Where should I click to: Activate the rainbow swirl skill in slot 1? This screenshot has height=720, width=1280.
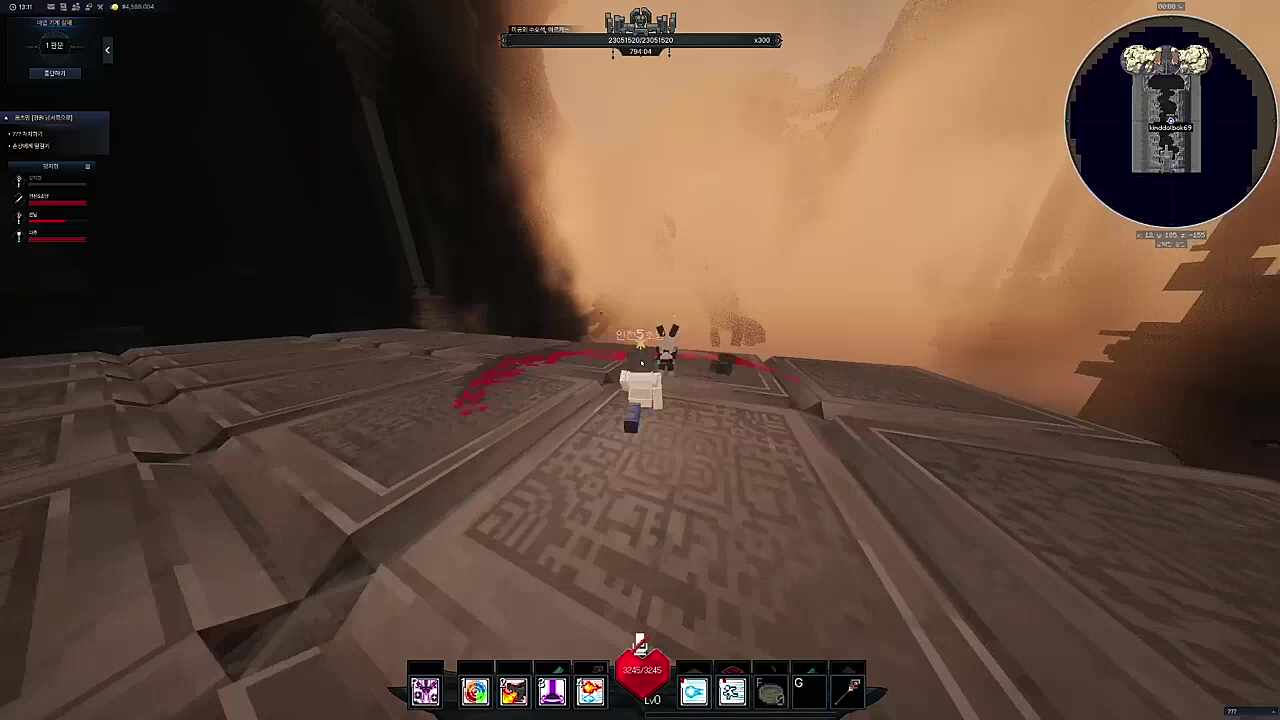(x=475, y=692)
